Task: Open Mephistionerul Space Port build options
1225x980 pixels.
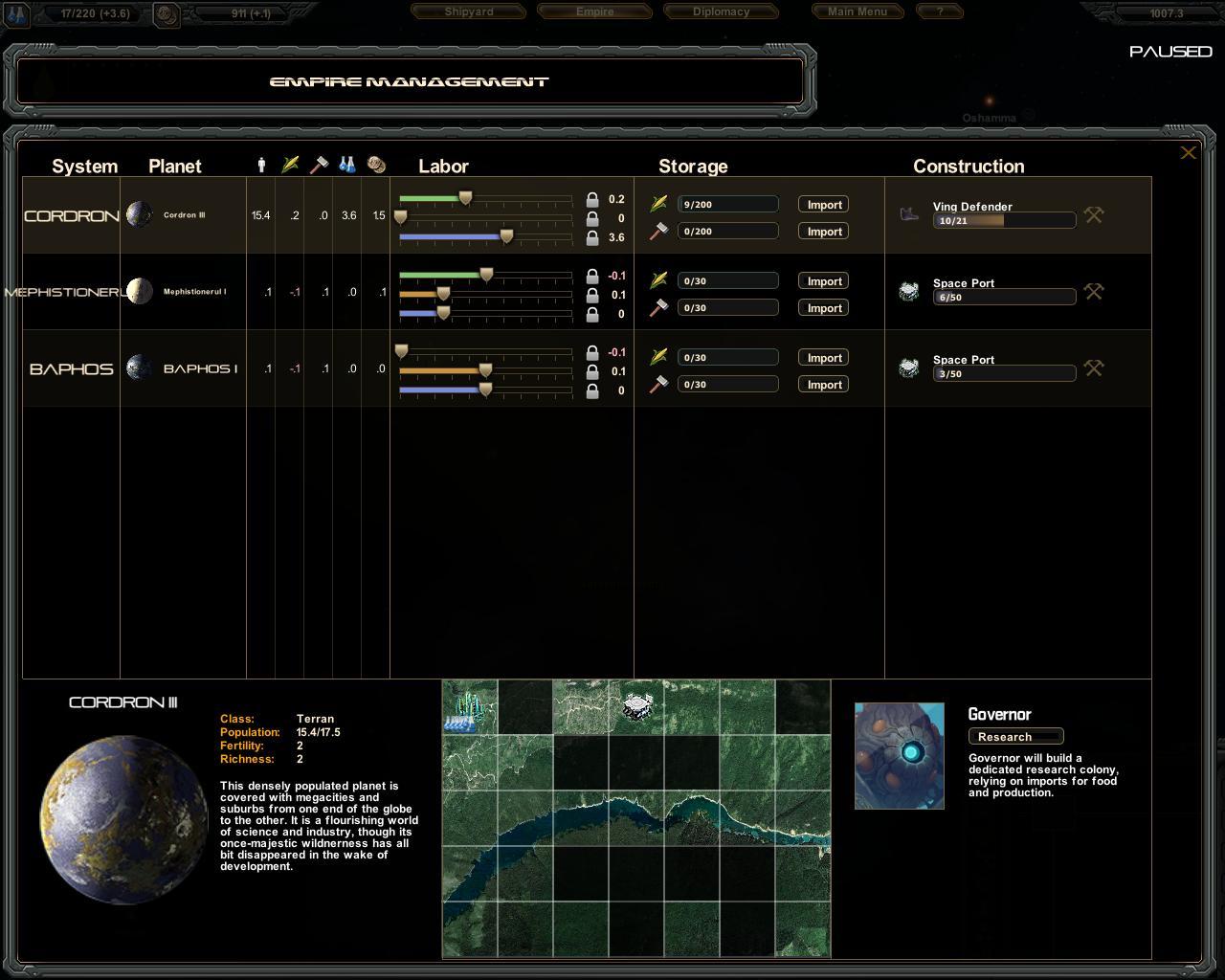Action: [x=1093, y=292]
